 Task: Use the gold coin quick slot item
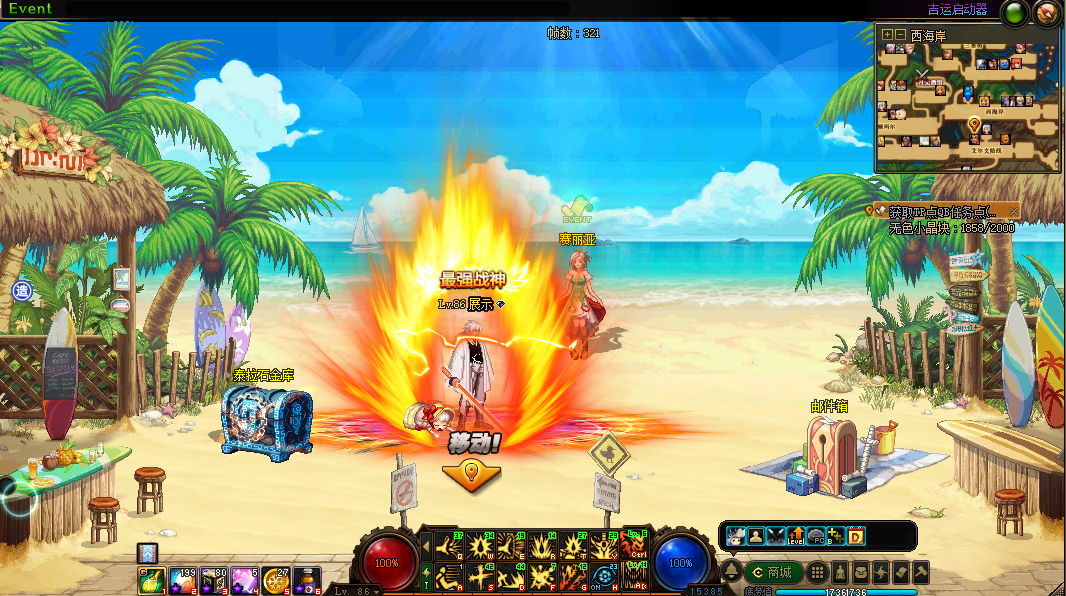(x=275, y=578)
